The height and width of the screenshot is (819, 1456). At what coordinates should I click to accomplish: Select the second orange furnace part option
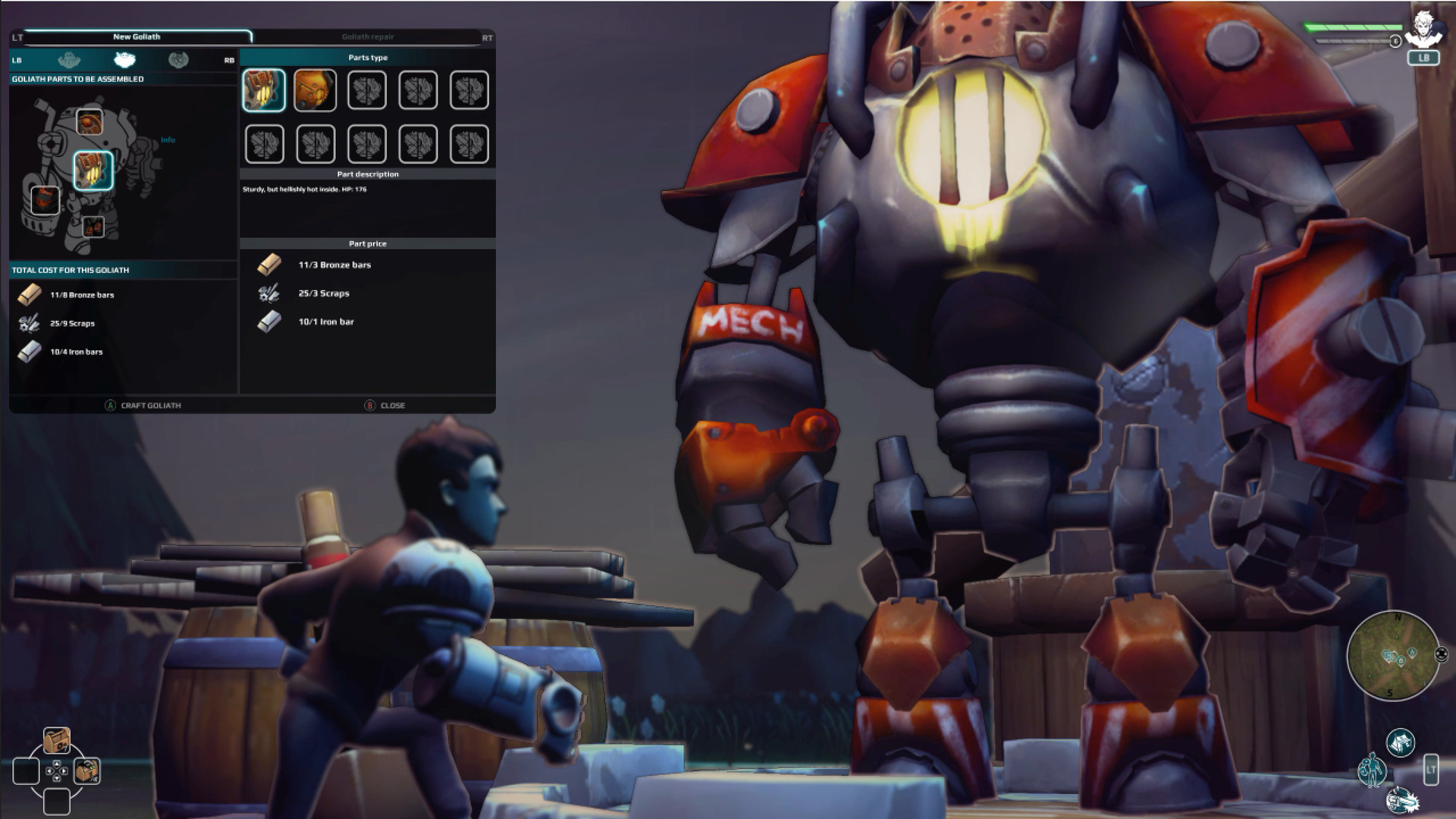(315, 90)
